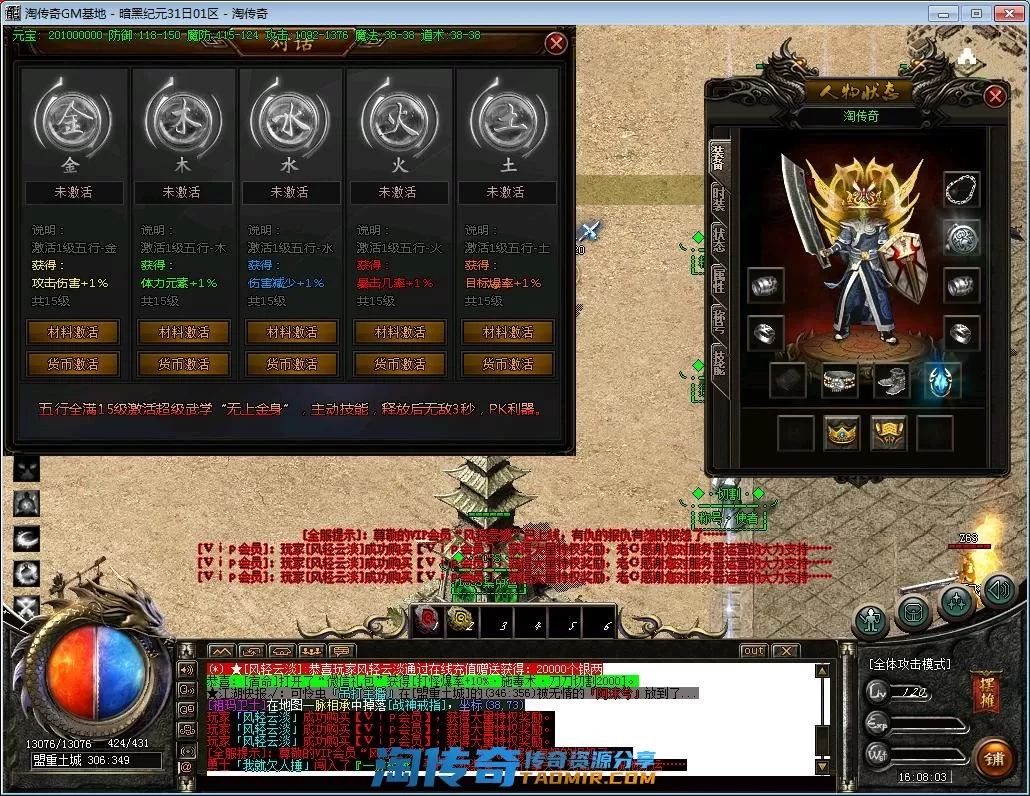Select the equipped belt slot
Image resolution: width=1030 pixels, height=796 pixels.
(x=839, y=380)
